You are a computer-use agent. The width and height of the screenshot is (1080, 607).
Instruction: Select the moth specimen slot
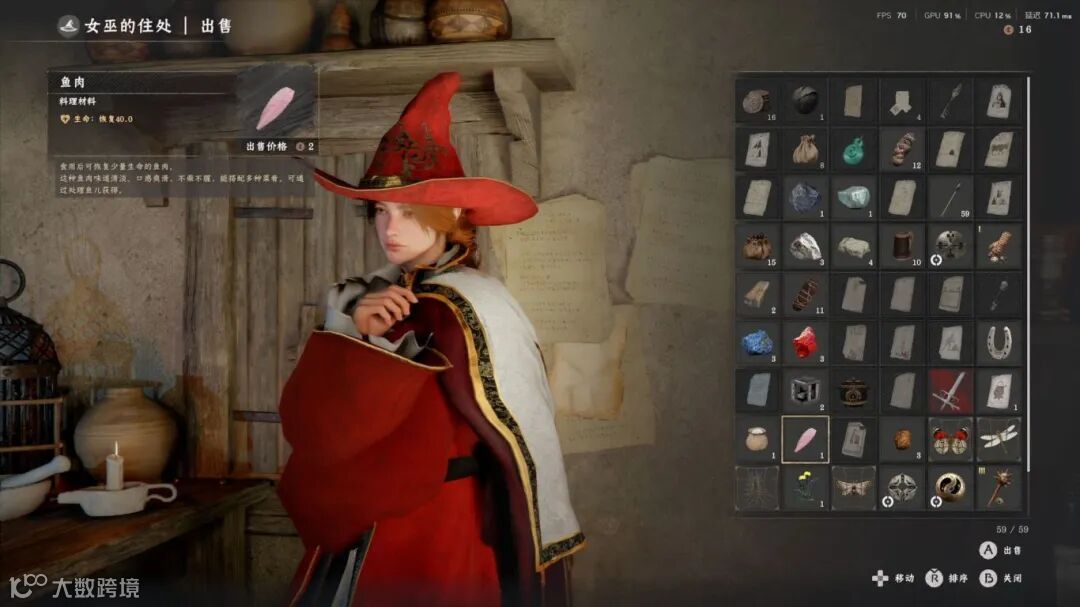click(853, 487)
